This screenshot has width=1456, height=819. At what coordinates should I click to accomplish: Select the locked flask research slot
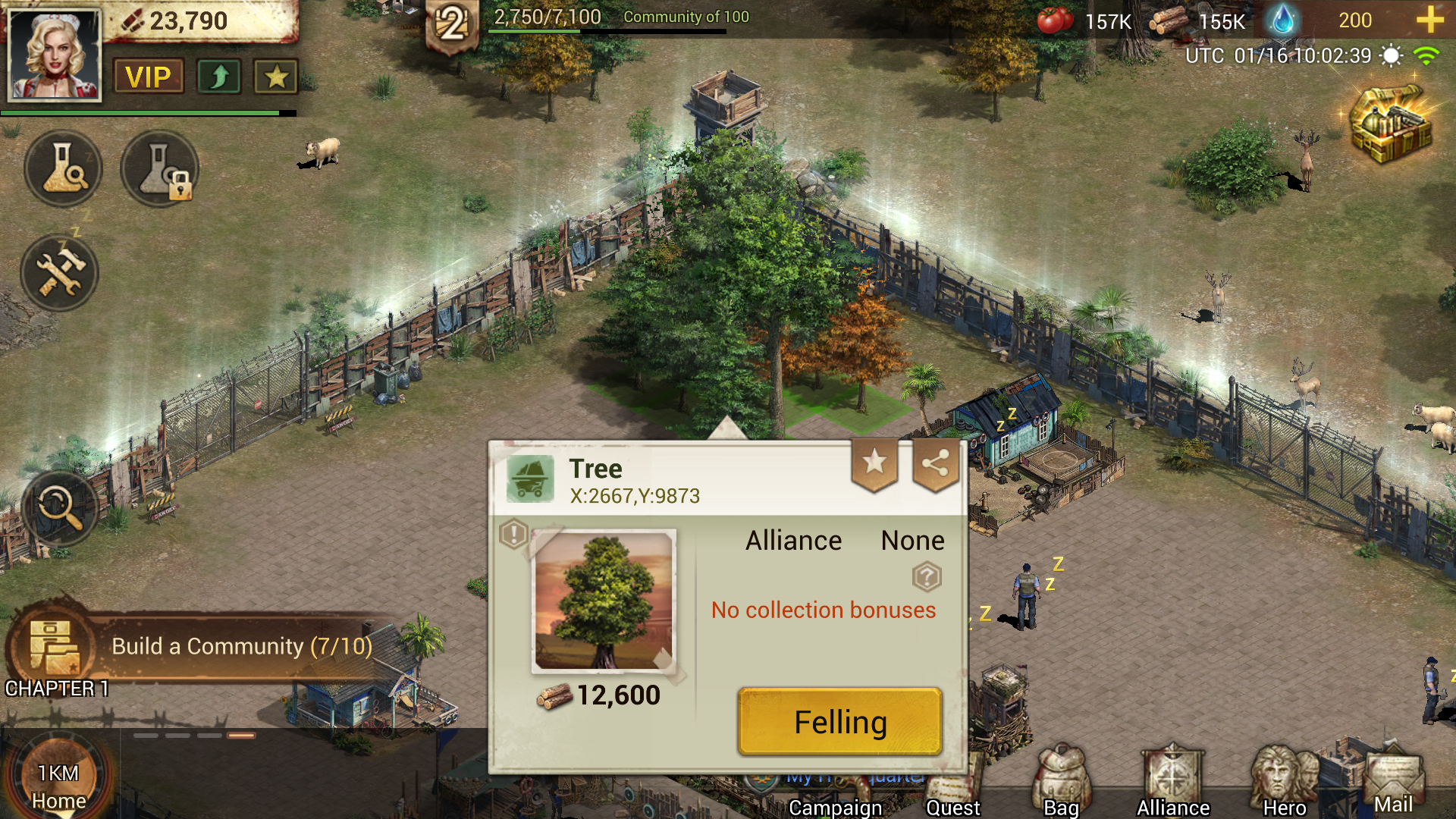[159, 168]
